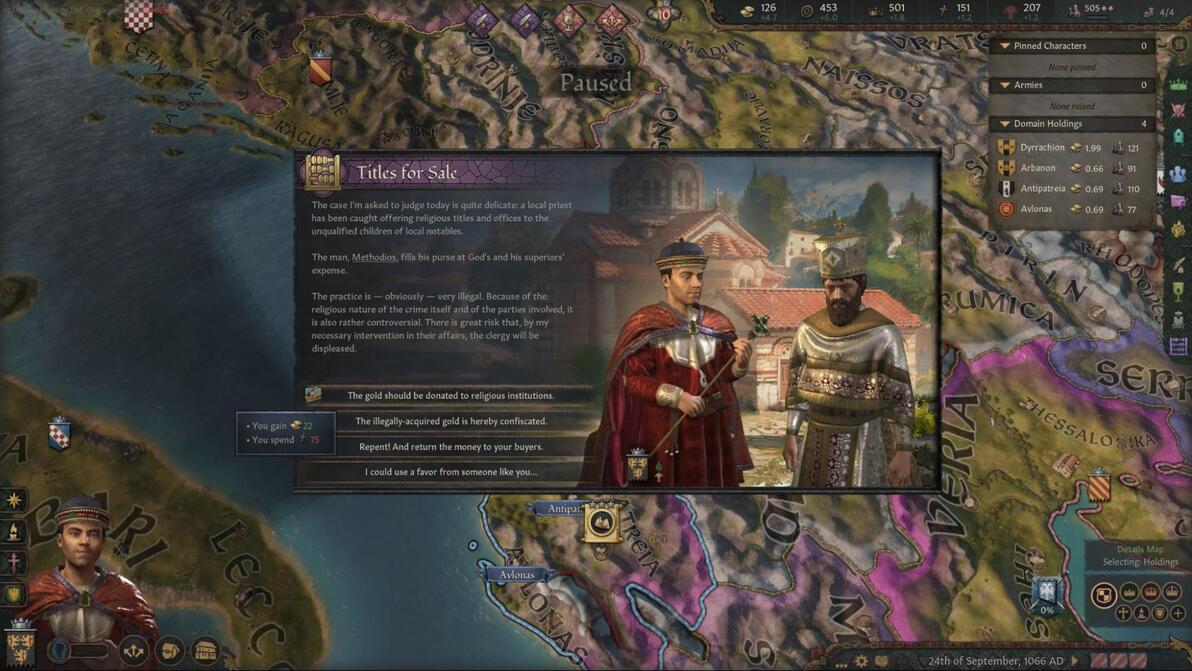1192x671 pixels.
Task: Resume game with the play arrow
Action: pos(1075,661)
